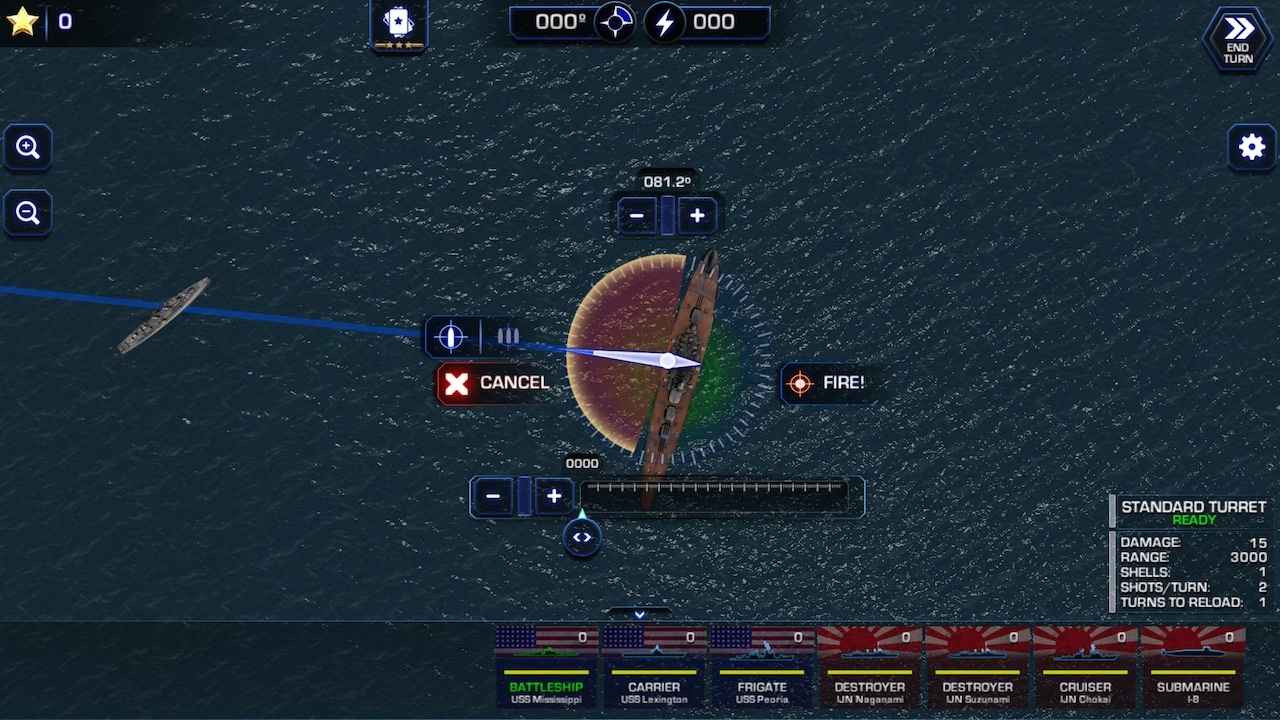
Task: Fire the turret at the target
Action: tap(828, 383)
